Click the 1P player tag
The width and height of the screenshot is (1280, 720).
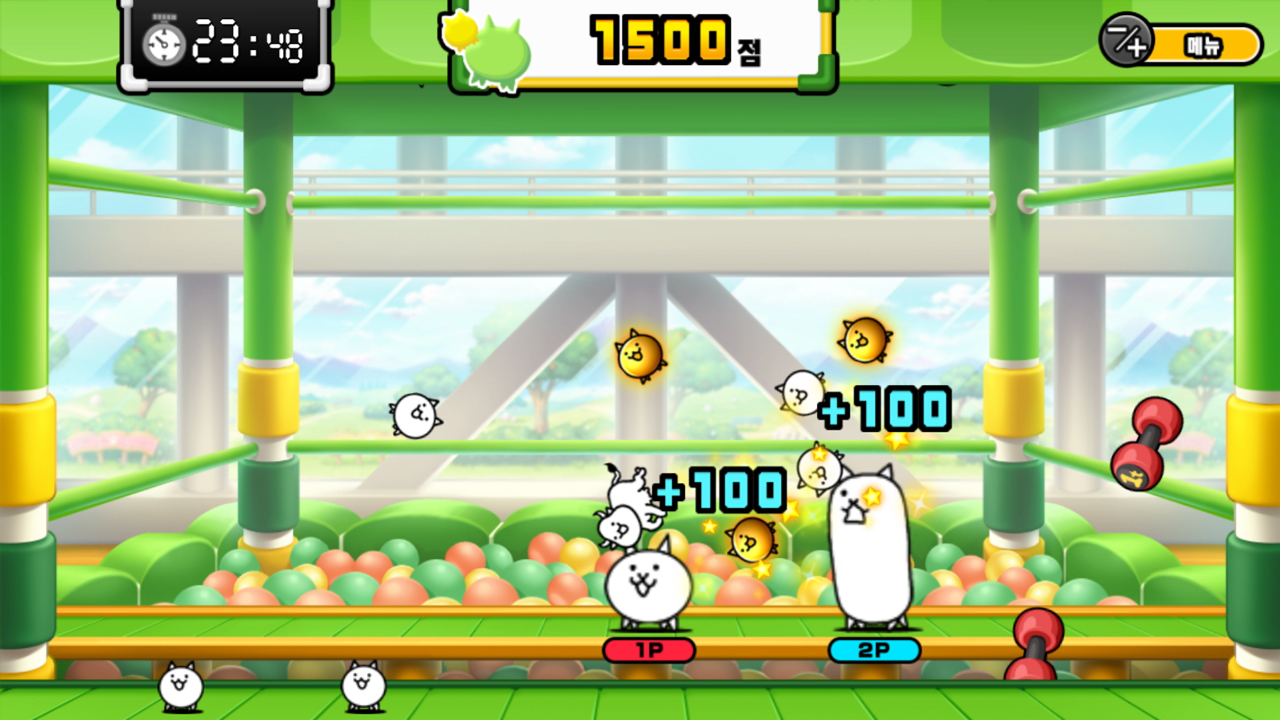point(648,650)
